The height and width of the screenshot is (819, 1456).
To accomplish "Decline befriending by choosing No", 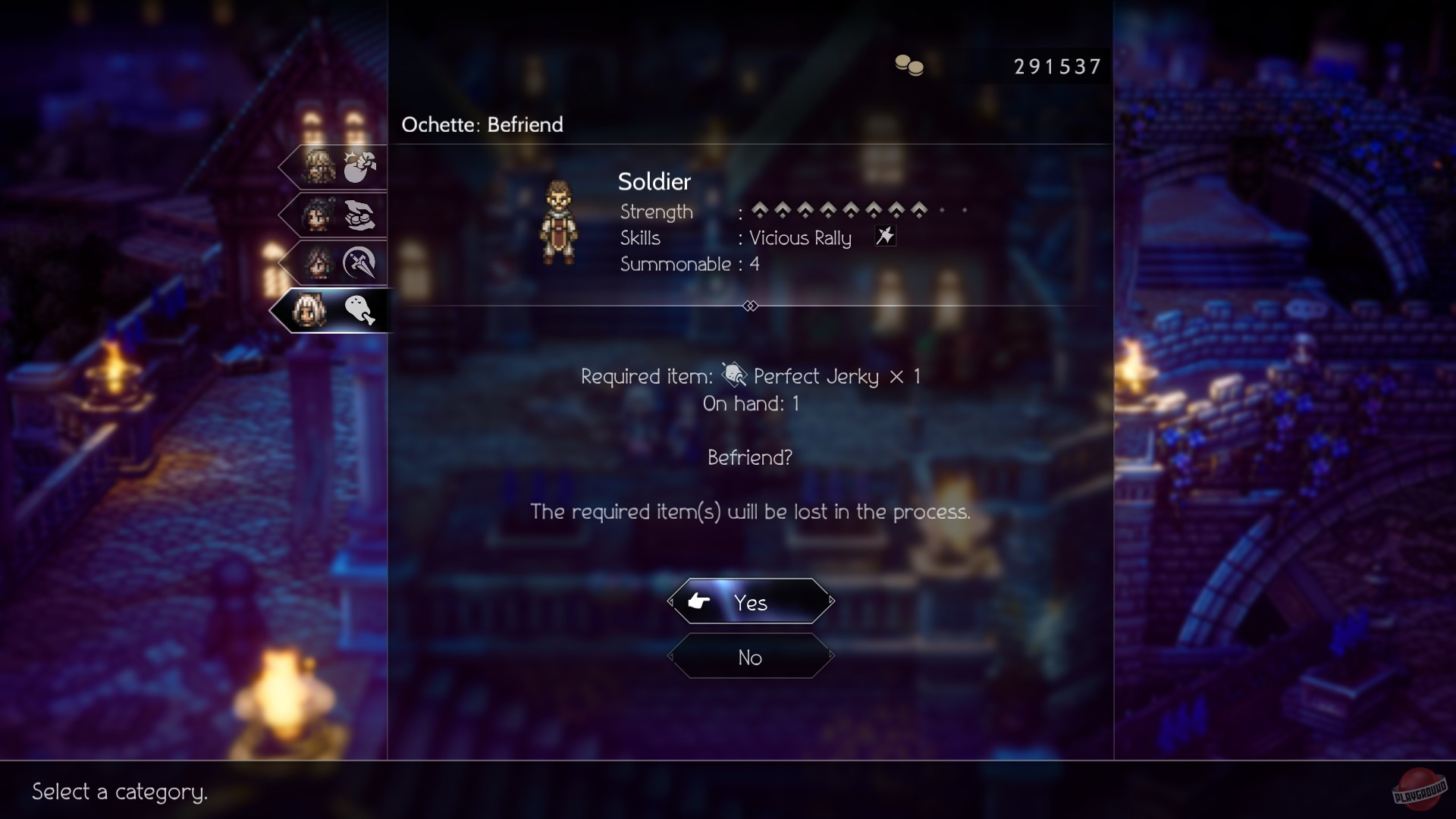I will click(x=750, y=657).
